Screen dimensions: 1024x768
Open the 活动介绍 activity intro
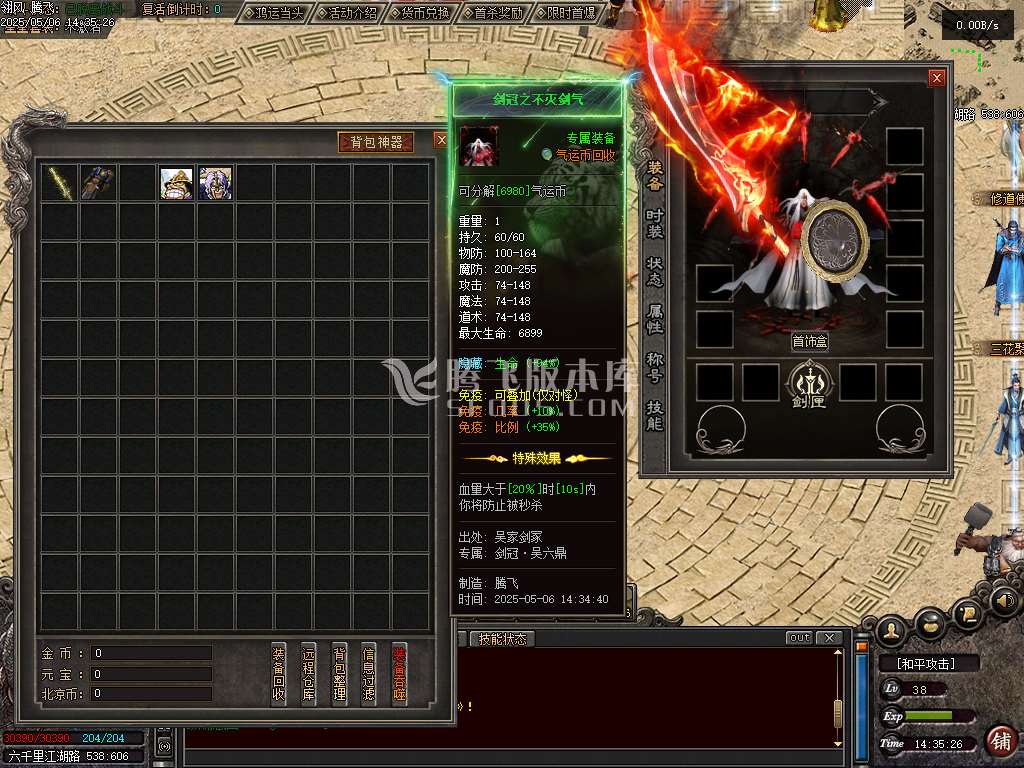point(349,13)
